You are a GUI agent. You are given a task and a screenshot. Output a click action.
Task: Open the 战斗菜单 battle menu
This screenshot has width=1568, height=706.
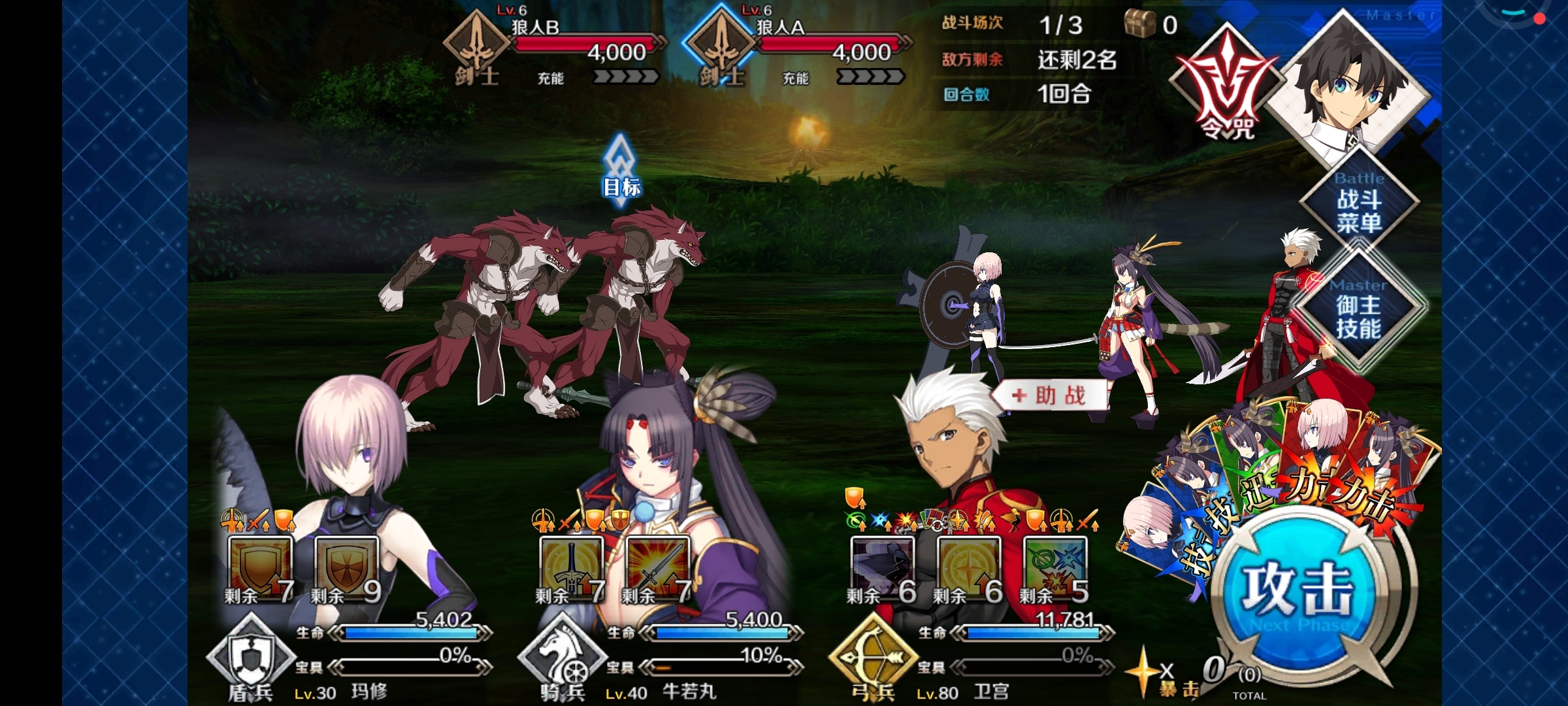point(1359,204)
